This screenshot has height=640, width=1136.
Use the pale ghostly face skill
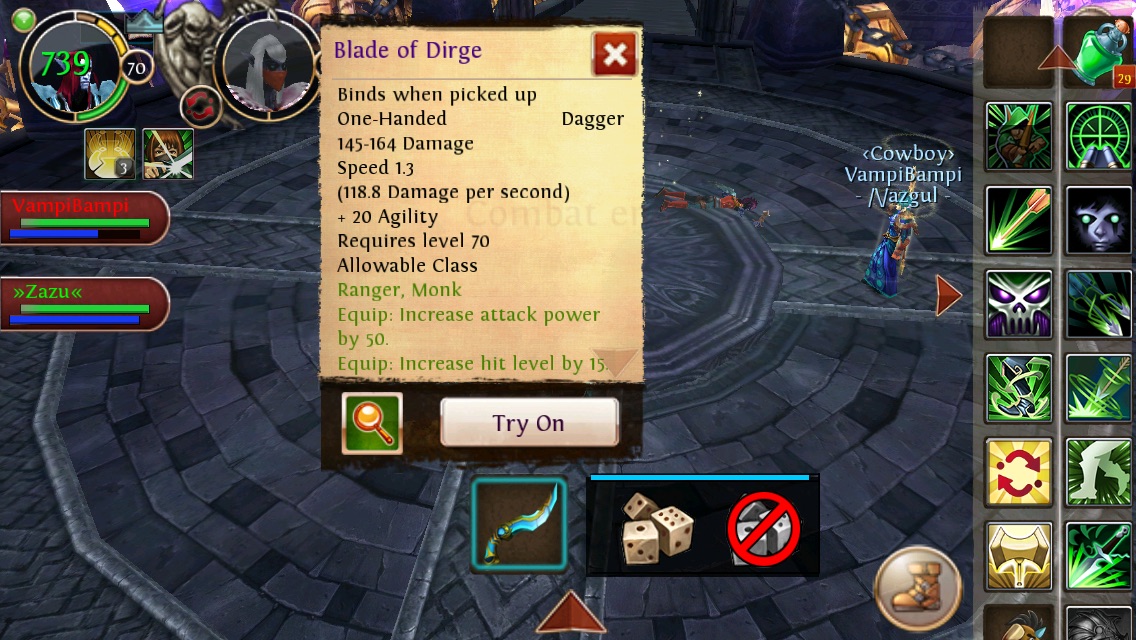(1099, 219)
